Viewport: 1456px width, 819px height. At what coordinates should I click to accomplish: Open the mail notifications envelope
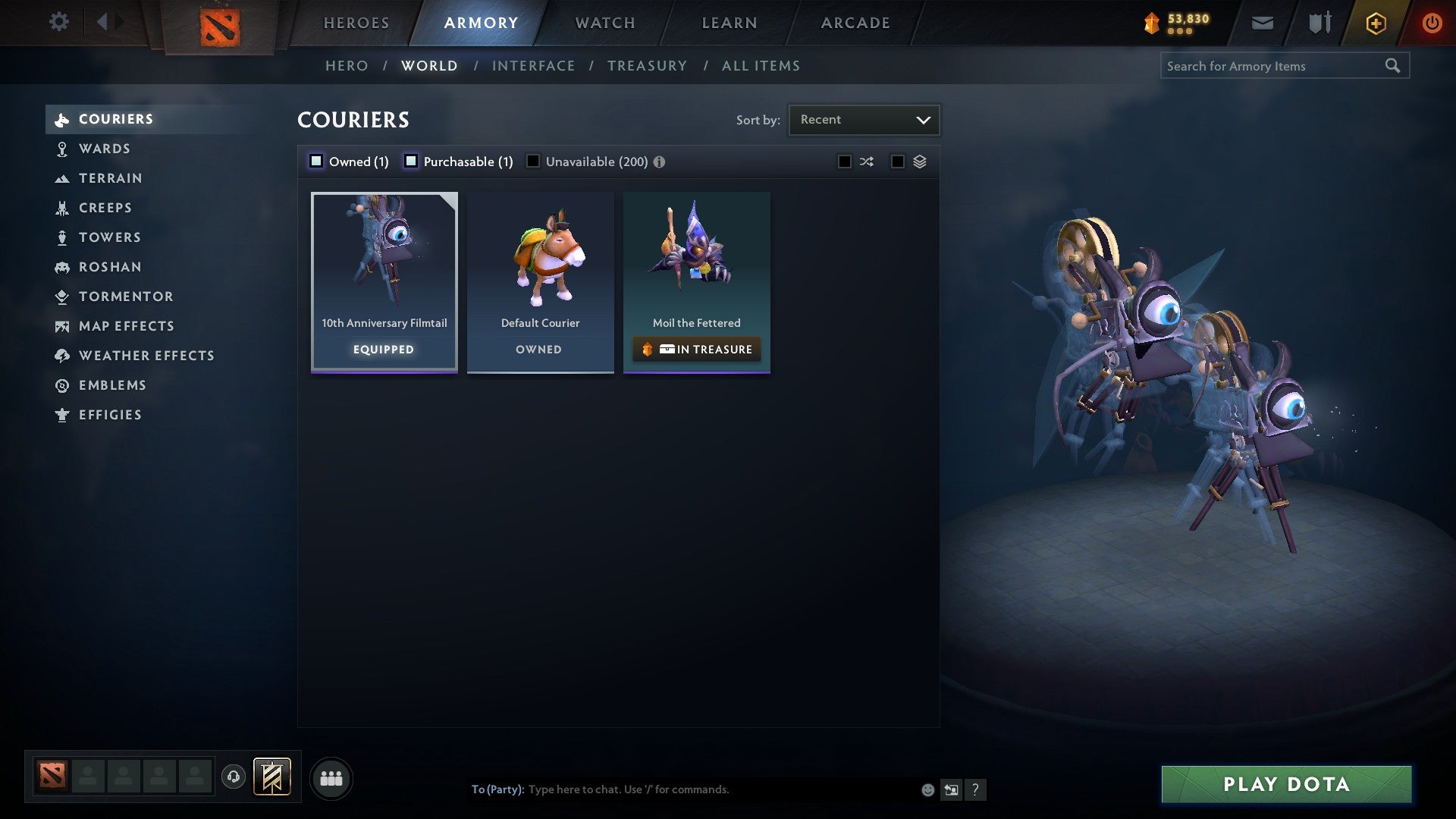(x=1263, y=22)
